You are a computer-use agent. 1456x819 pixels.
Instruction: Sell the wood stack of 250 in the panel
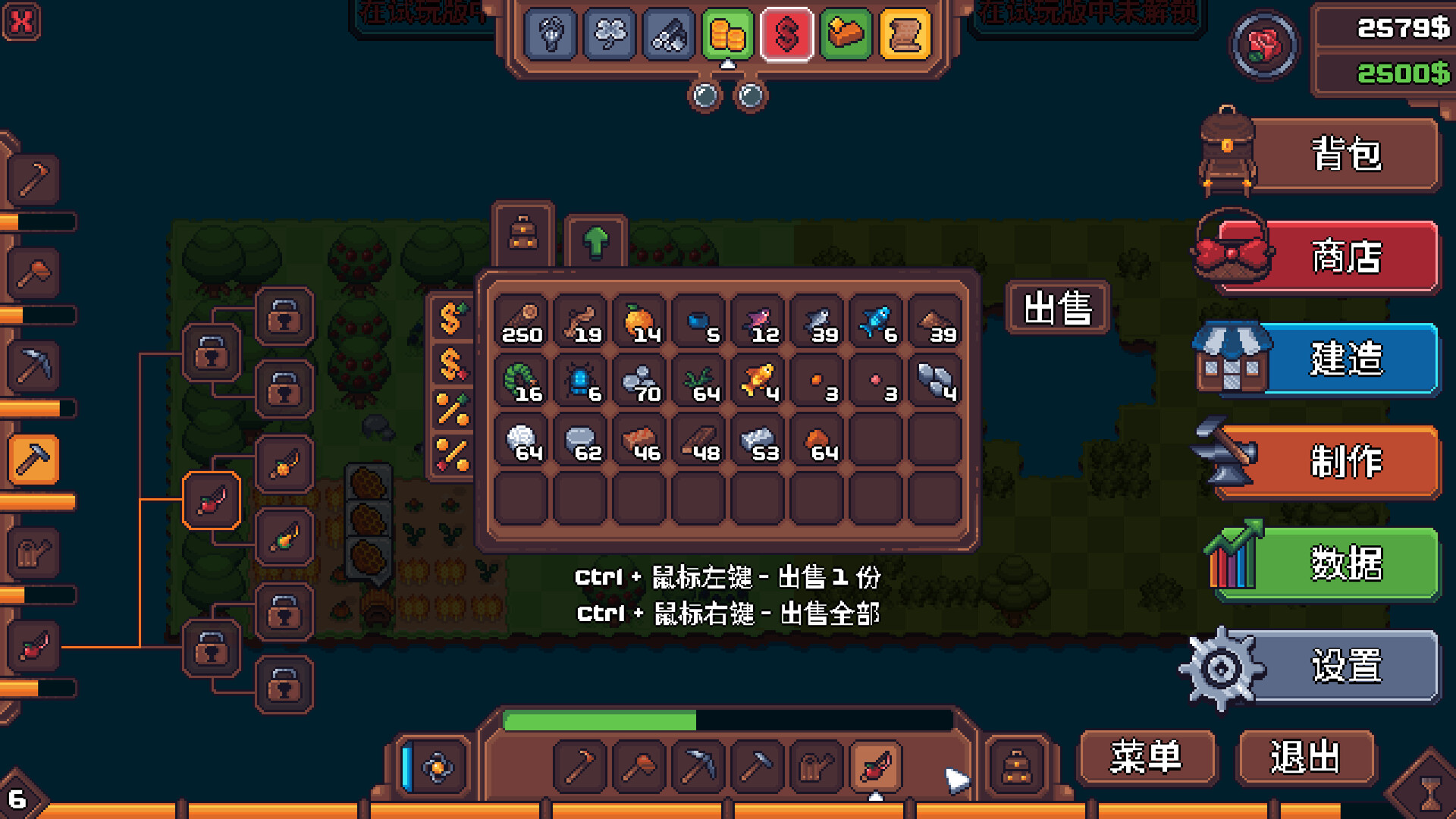(522, 318)
